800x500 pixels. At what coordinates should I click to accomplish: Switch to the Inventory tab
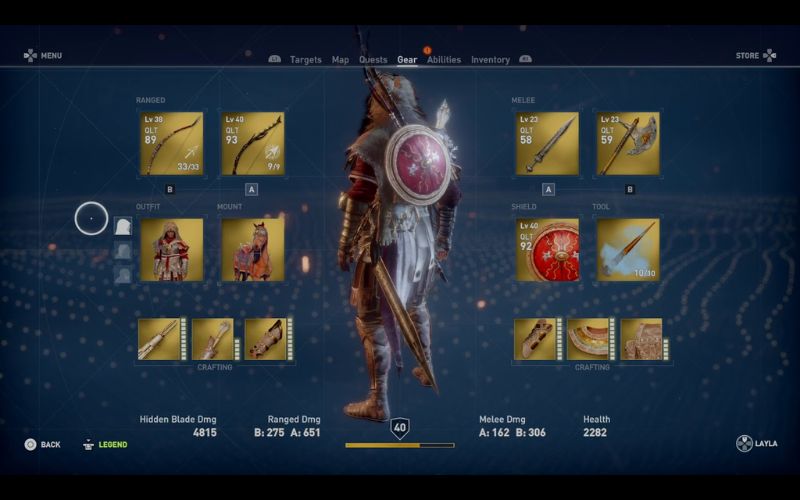(490, 60)
